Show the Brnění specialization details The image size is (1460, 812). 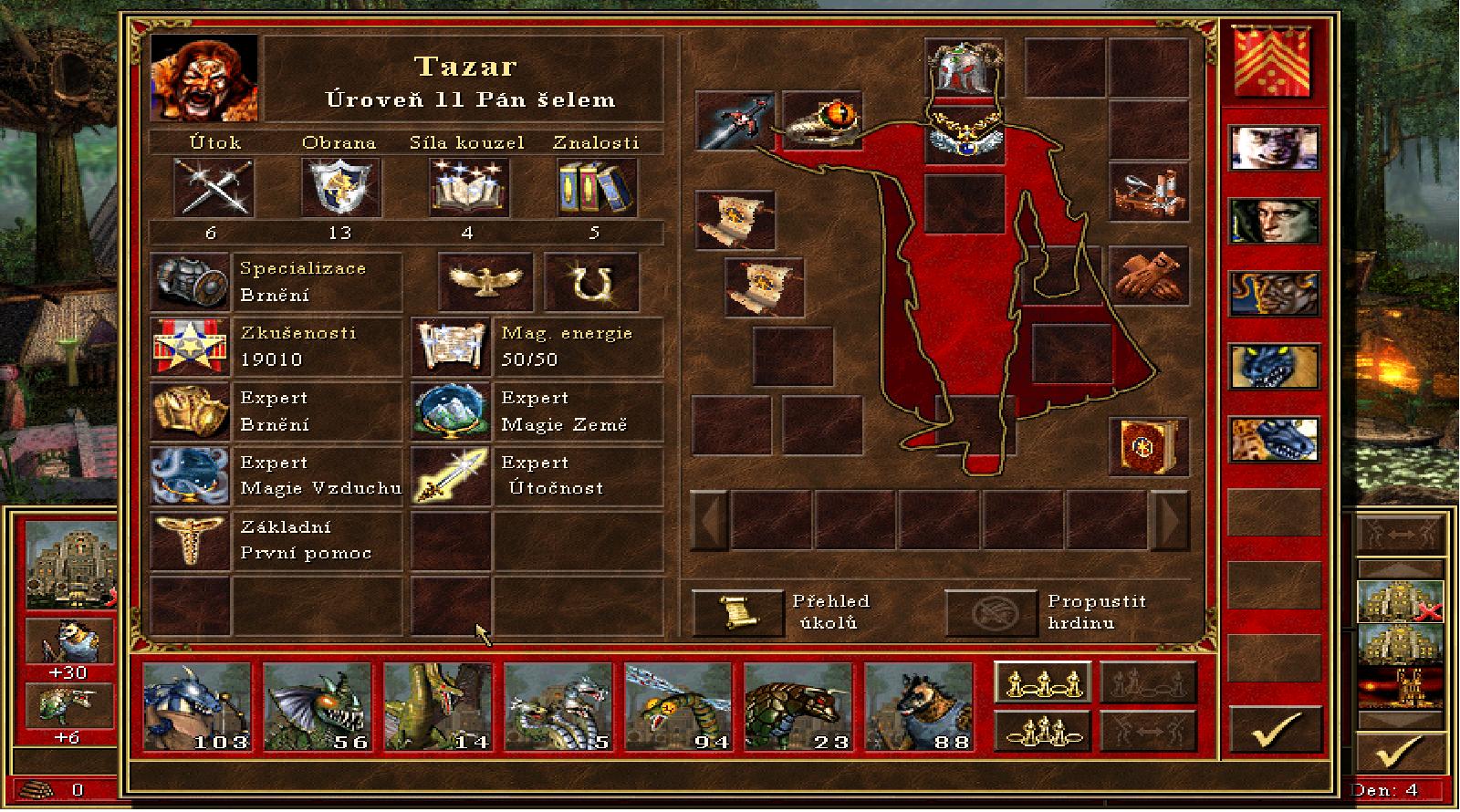190,283
